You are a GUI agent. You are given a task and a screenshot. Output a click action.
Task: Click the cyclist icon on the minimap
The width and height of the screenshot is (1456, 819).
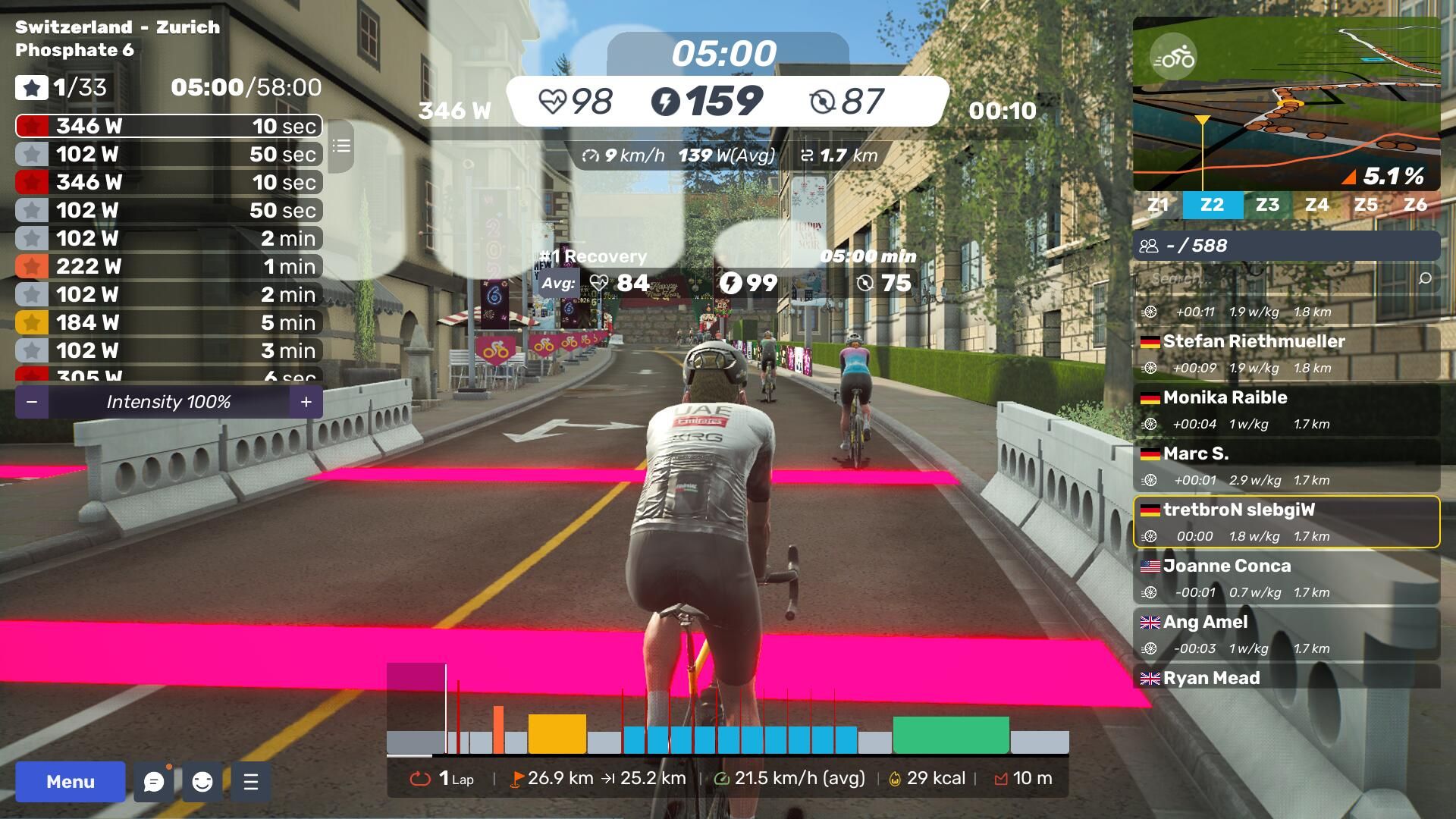[x=1173, y=58]
